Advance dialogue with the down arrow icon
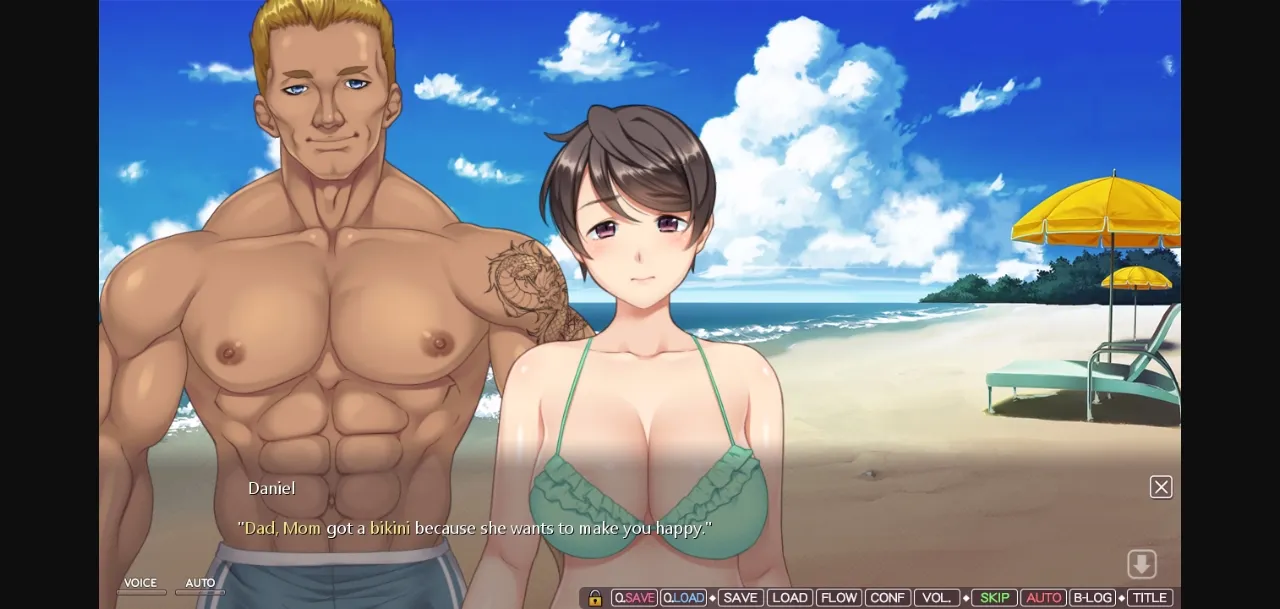This screenshot has width=1280, height=609. pos(1142,564)
